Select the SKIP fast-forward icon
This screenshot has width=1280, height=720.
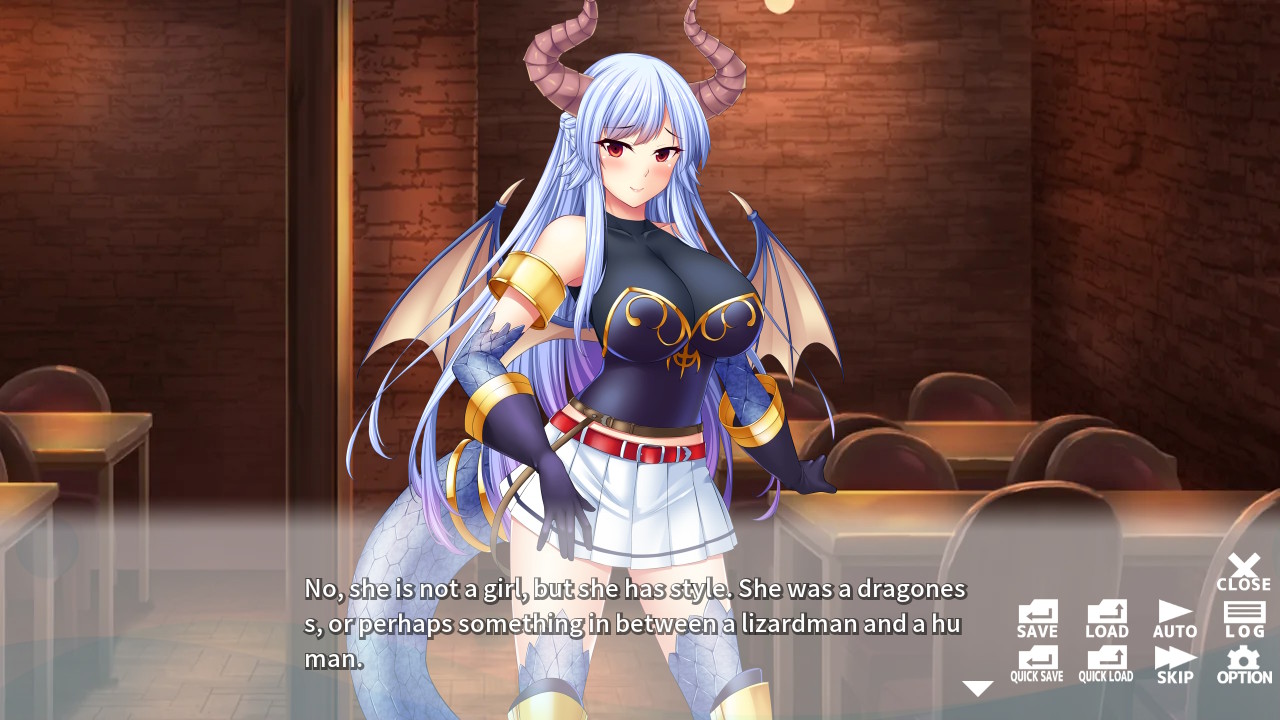(1174, 662)
